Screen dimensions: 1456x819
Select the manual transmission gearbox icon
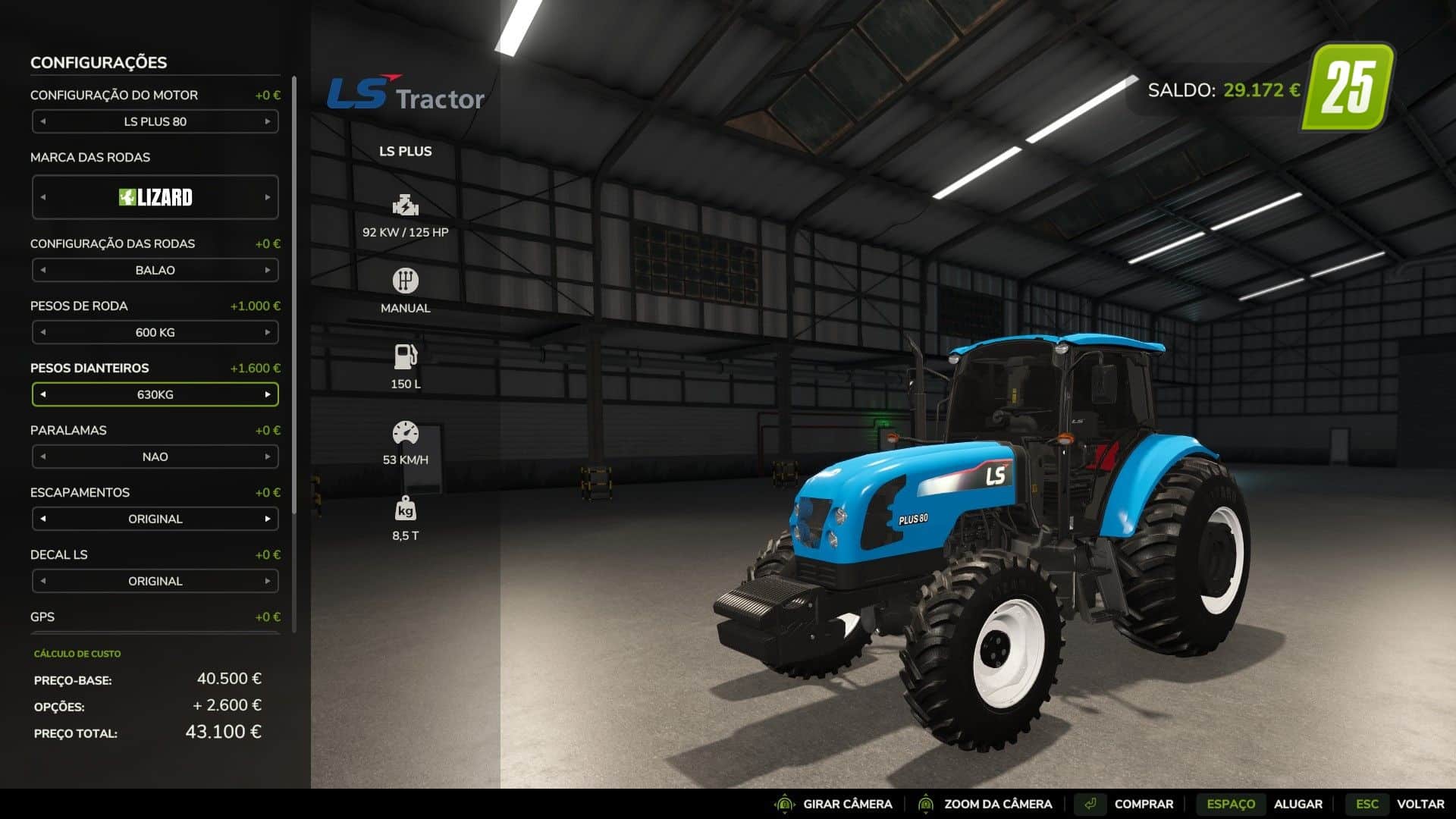point(404,280)
